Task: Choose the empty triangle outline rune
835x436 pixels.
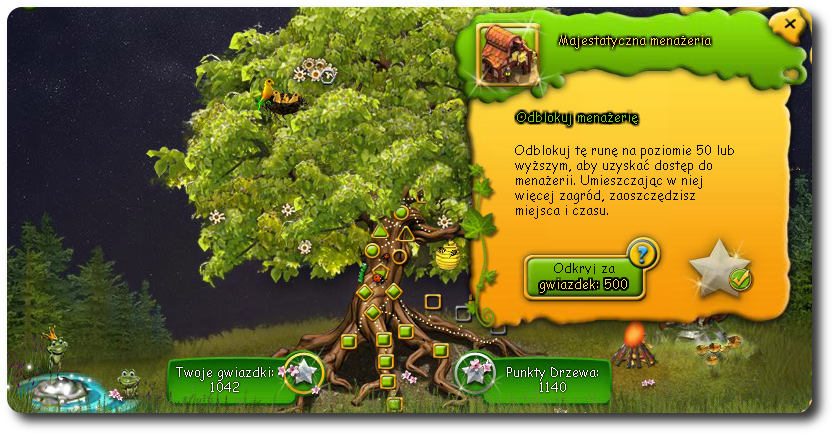Action: pyautogui.click(x=407, y=234)
